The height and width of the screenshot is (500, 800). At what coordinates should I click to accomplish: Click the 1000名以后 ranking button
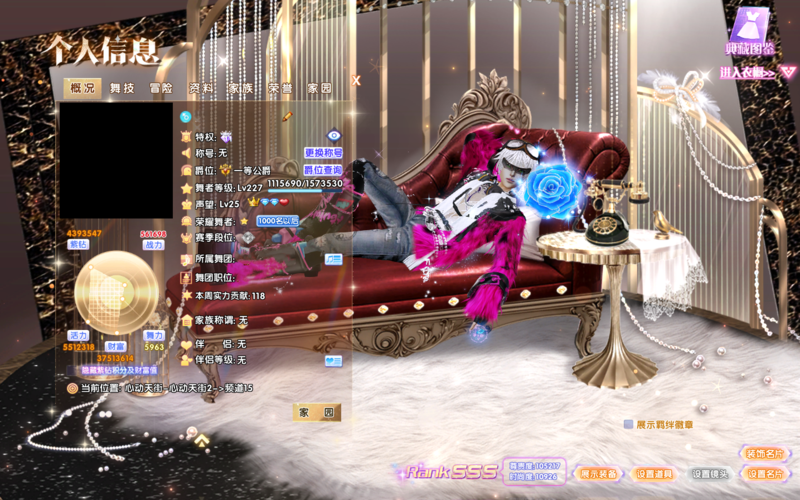pos(279,220)
